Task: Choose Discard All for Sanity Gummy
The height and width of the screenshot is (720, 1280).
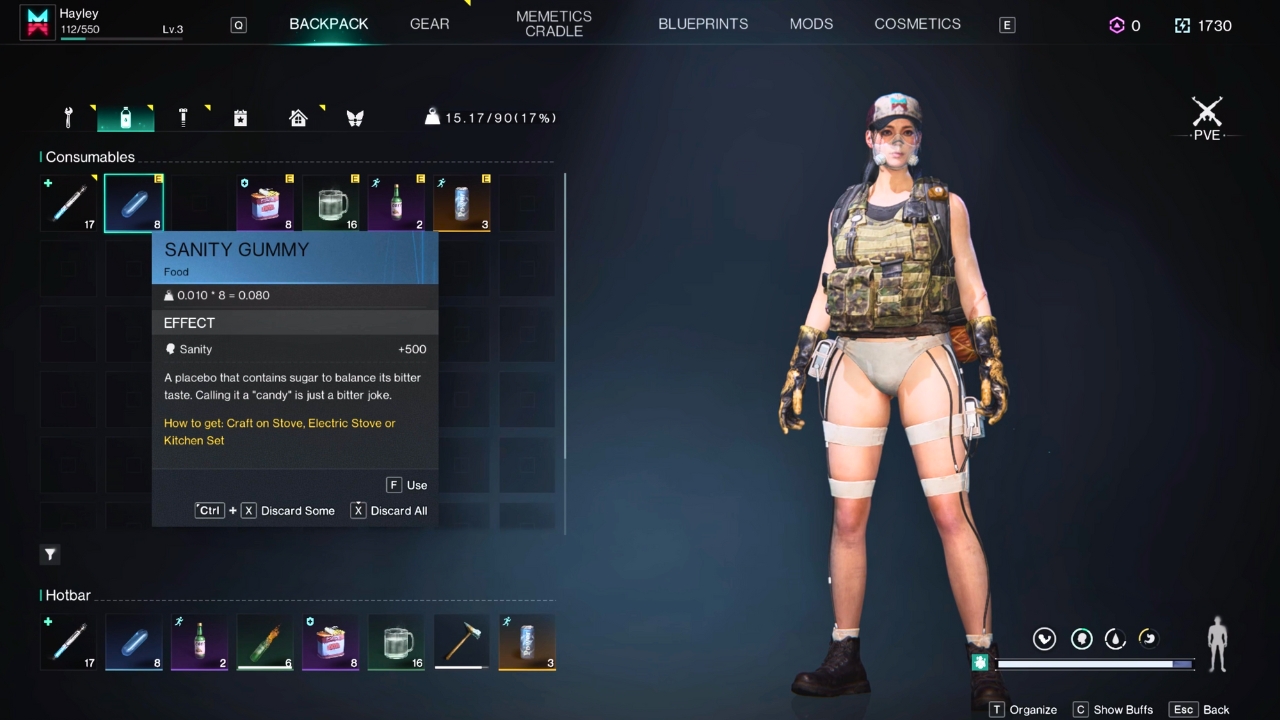Action: [x=389, y=511]
